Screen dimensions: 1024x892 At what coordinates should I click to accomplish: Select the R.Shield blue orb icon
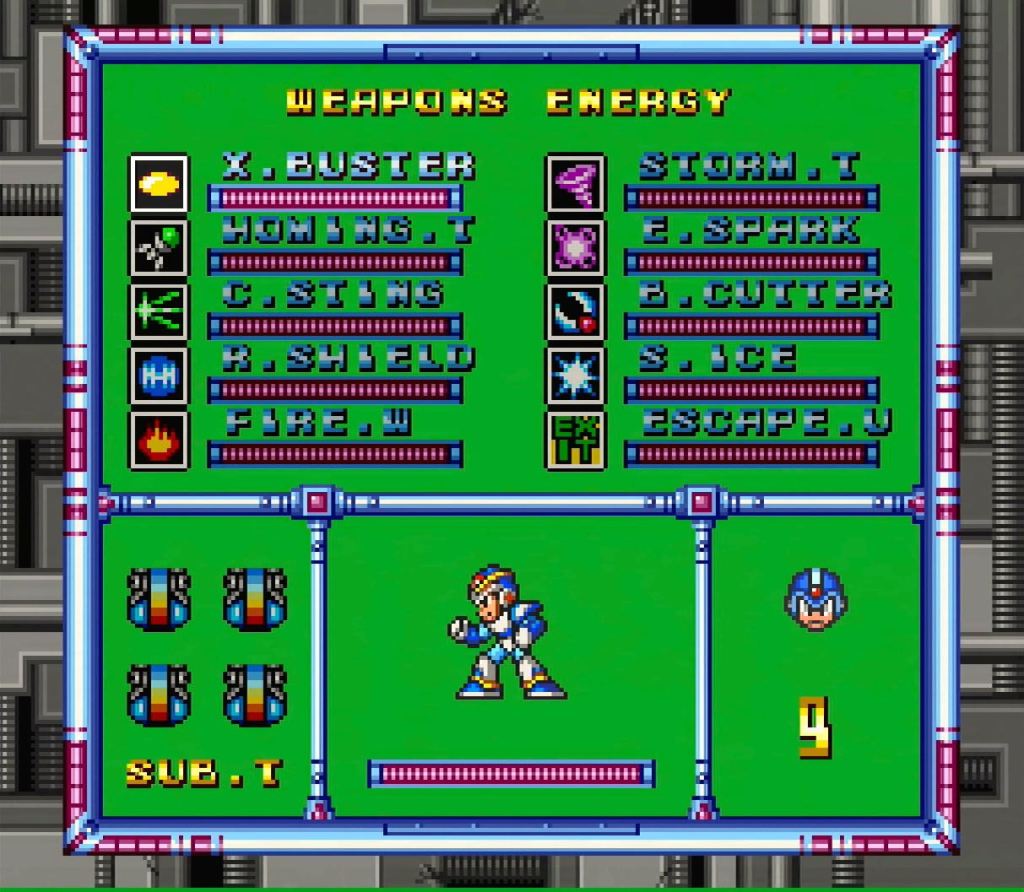point(159,376)
